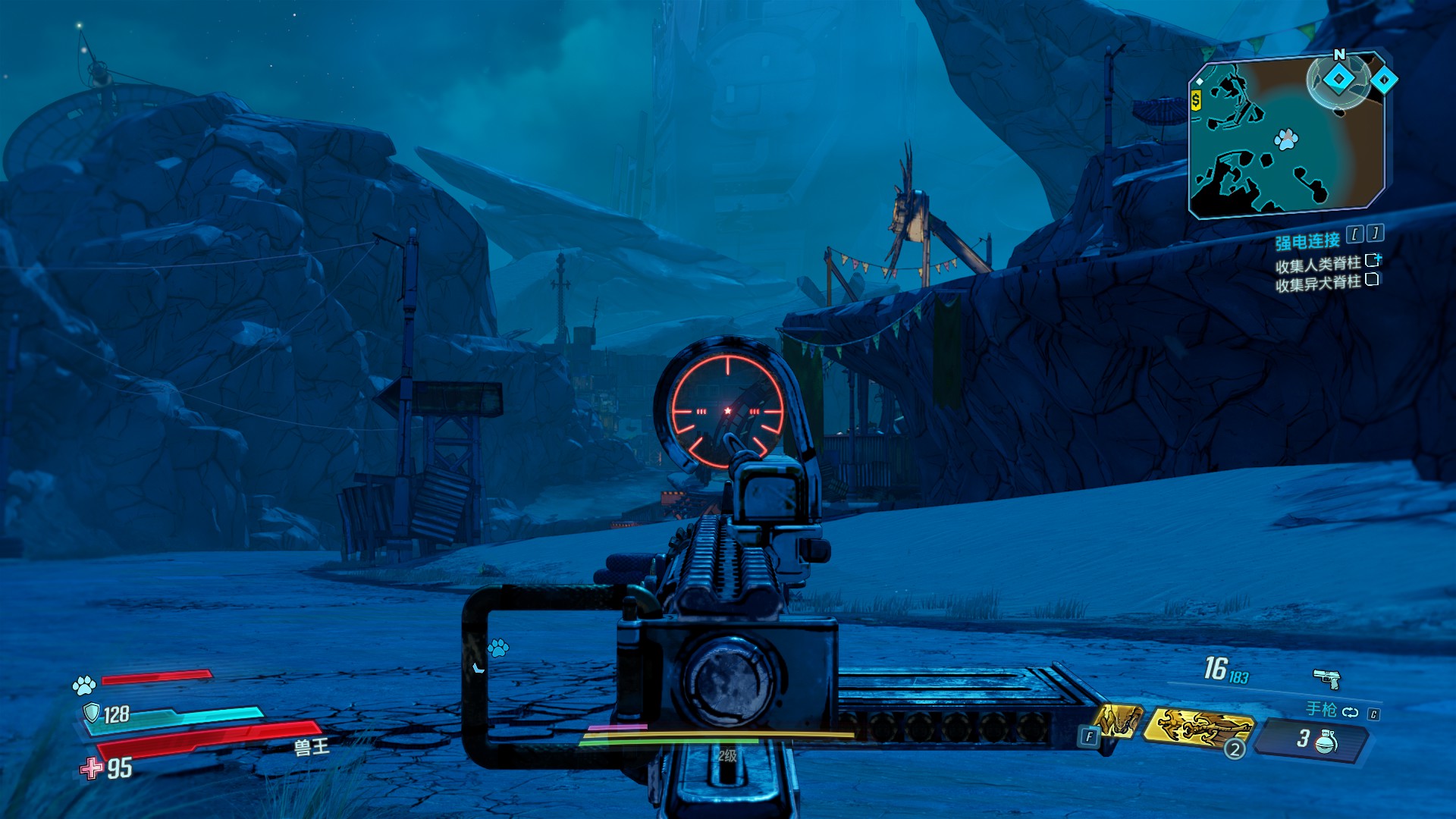Open the minimap
The height and width of the screenshot is (819, 1456).
click(x=1286, y=138)
